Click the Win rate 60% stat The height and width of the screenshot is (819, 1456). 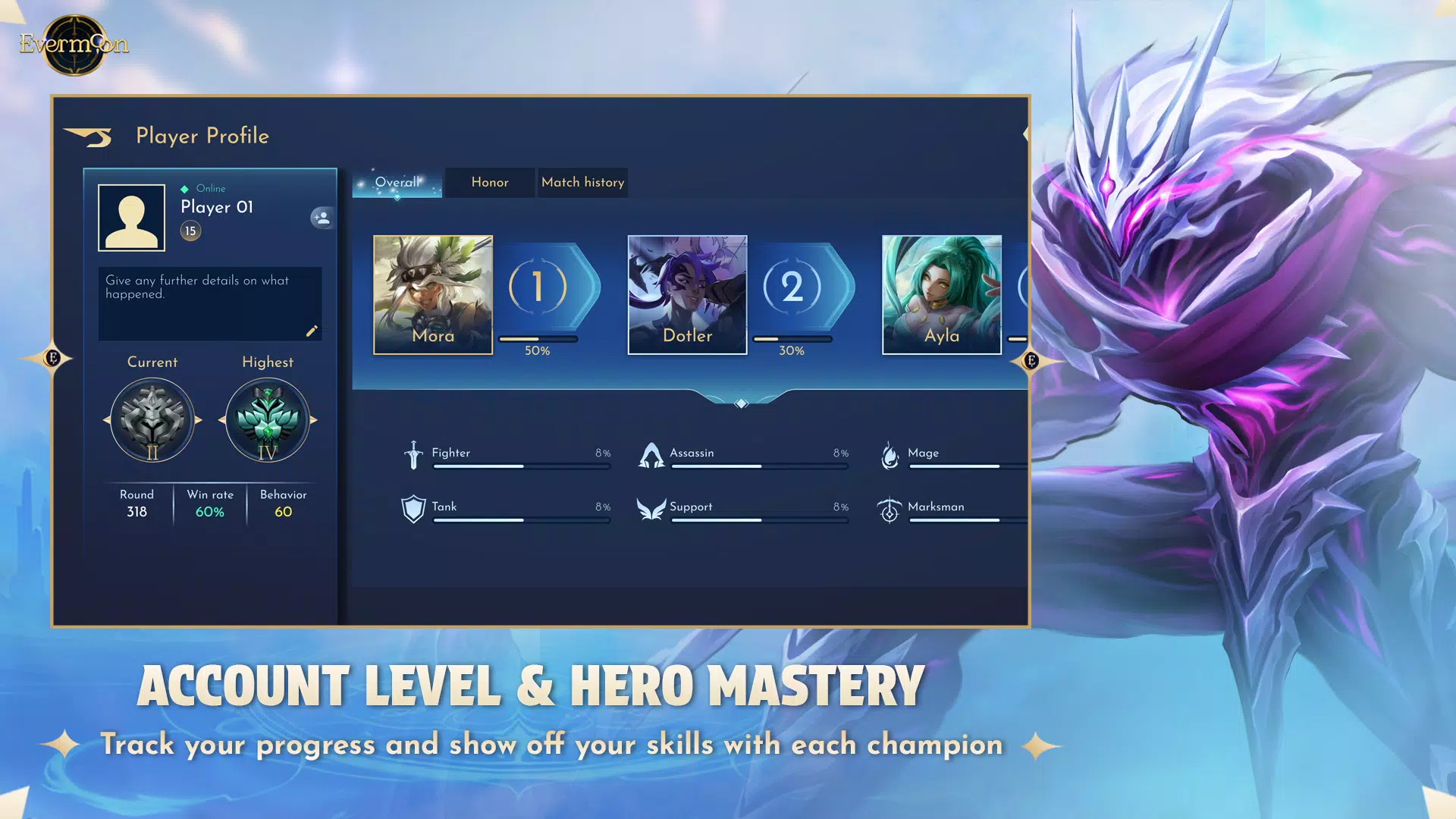[x=209, y=504]
